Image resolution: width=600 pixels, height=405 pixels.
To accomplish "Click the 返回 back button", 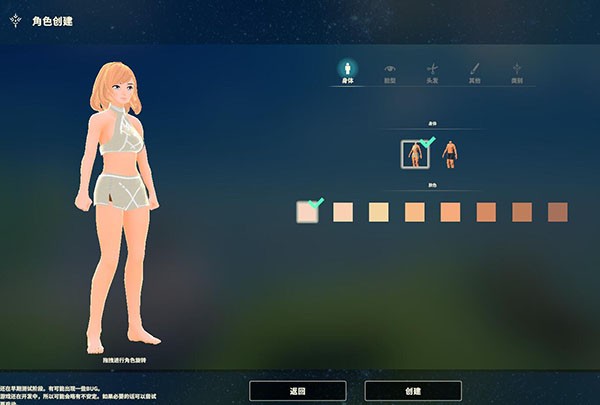I will [297, 391].
